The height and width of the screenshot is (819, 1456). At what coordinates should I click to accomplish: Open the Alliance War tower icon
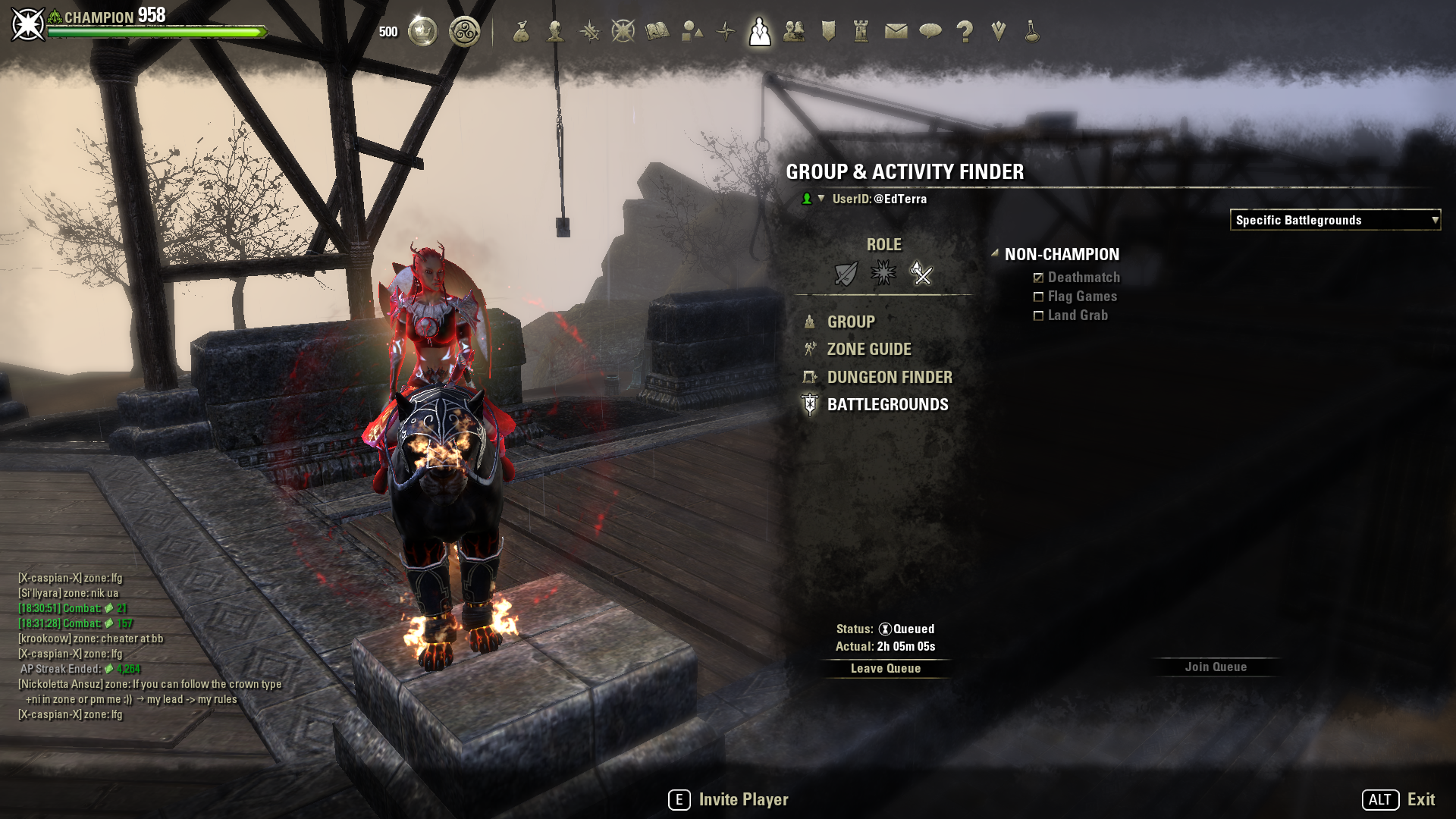(x=861, y=32)
